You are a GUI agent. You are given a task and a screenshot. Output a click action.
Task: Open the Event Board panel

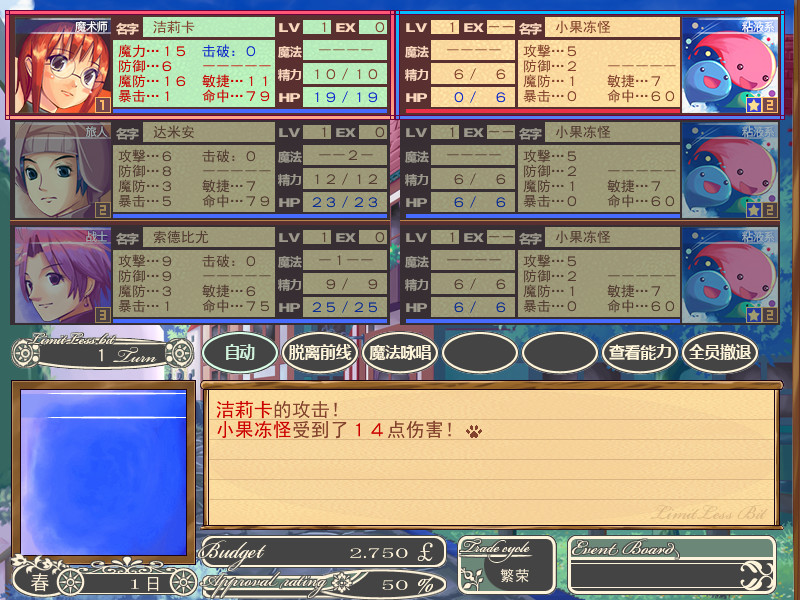pyautogui.click(x=672, y=565)
